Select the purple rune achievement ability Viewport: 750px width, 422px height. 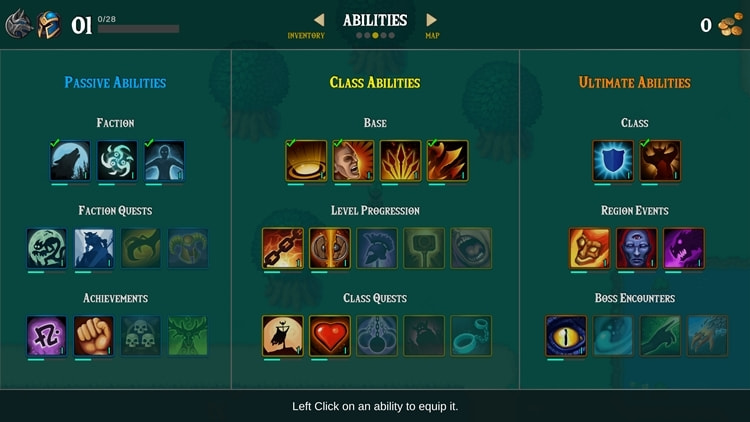point(47,336)
